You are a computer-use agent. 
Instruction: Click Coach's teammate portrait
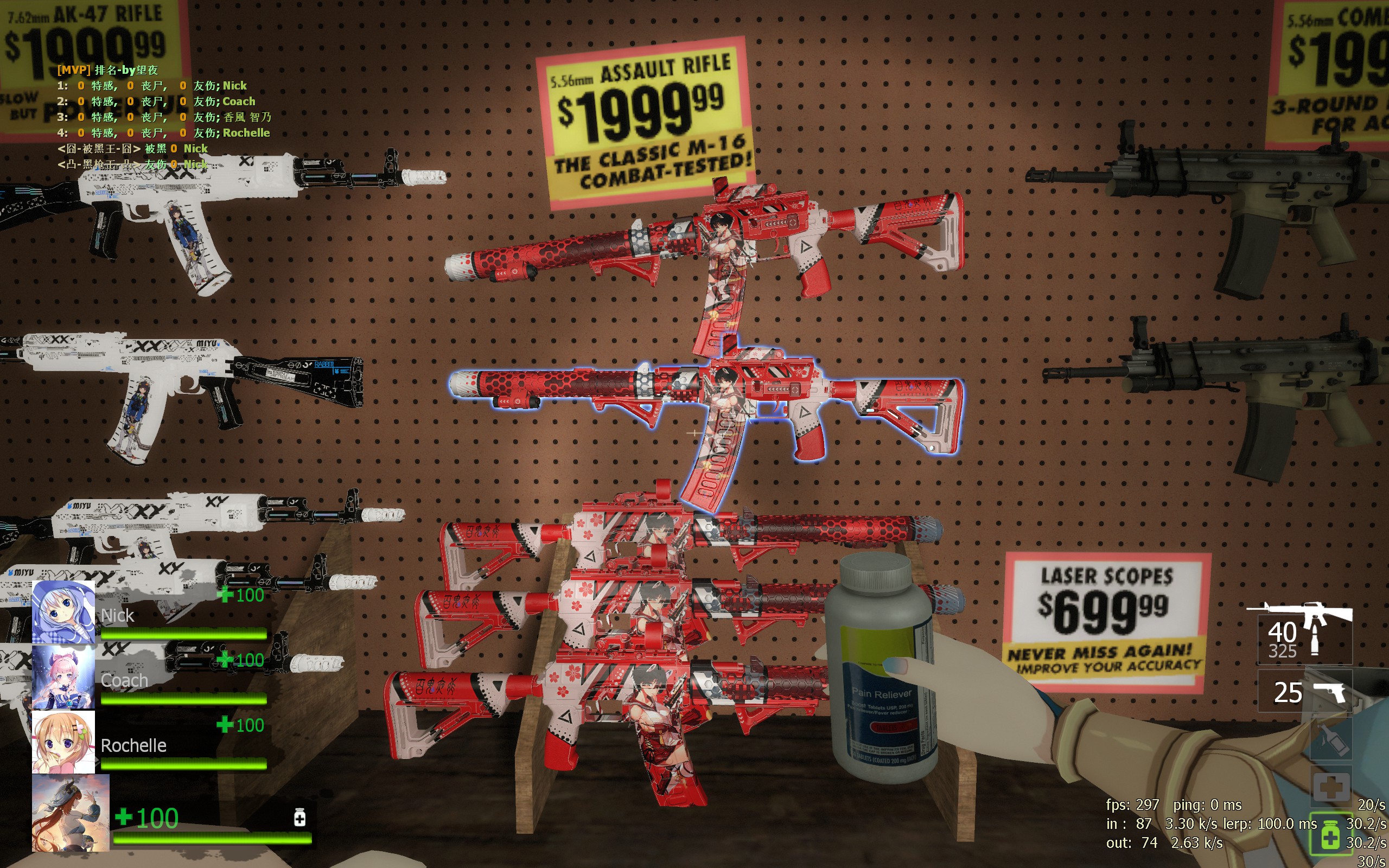pyautogui.click(x=63, y=678)
